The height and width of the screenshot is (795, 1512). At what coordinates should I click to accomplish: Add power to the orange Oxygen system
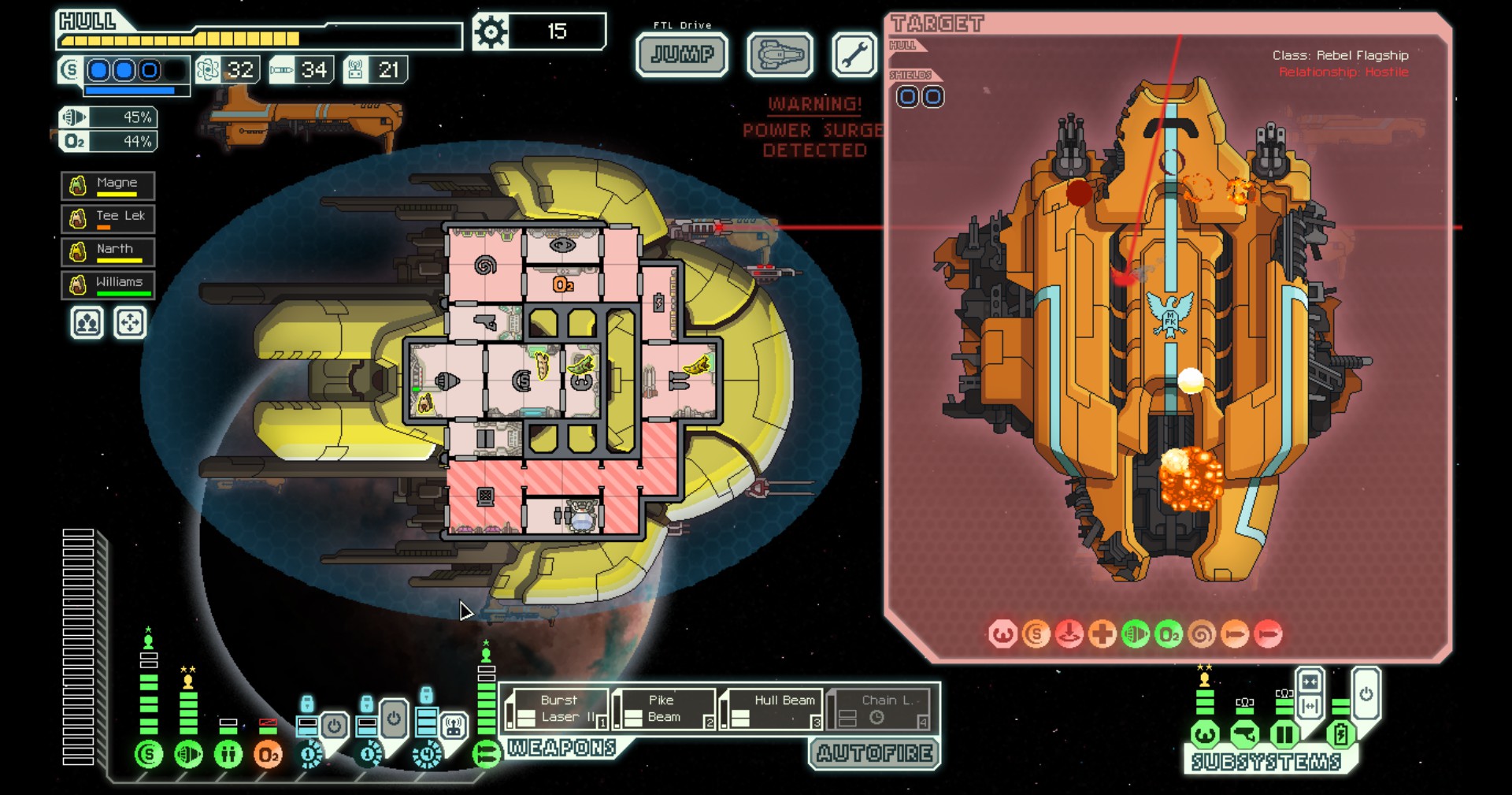(268, 754)
